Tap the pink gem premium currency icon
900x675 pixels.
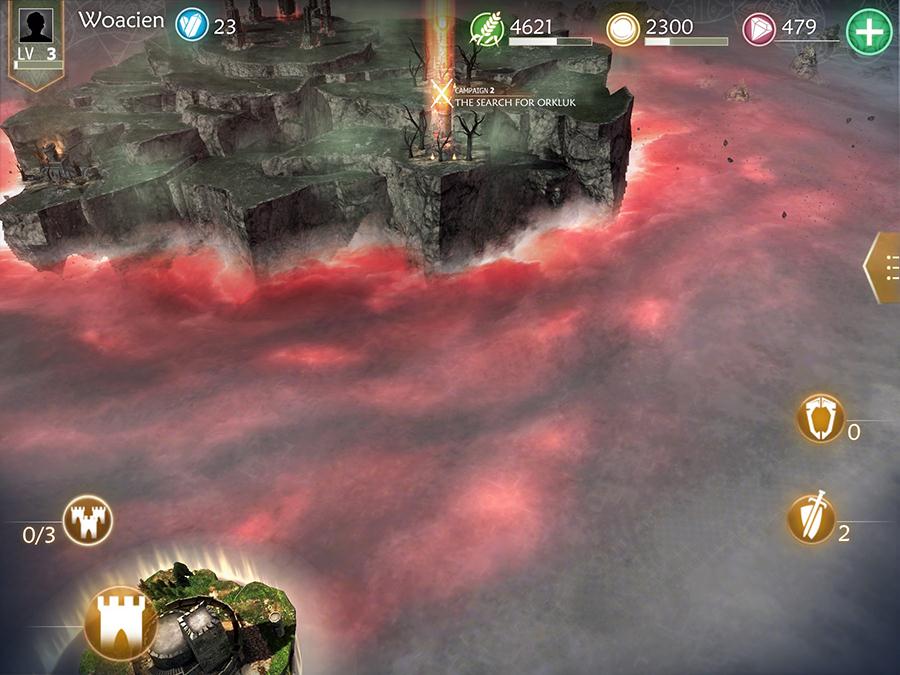(x=759, y=29)
